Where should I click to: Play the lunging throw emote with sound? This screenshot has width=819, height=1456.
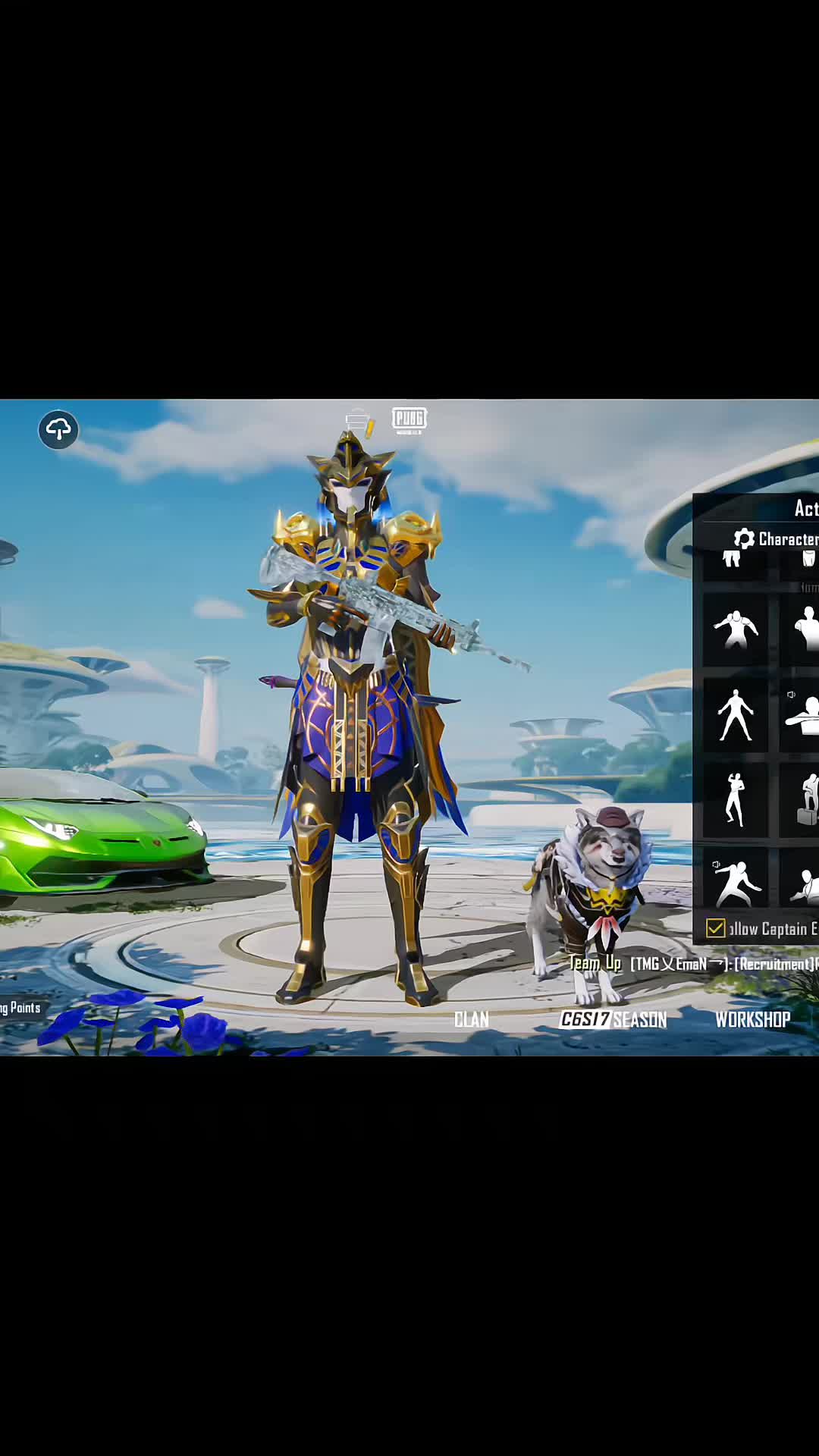(x=735, y=882)
